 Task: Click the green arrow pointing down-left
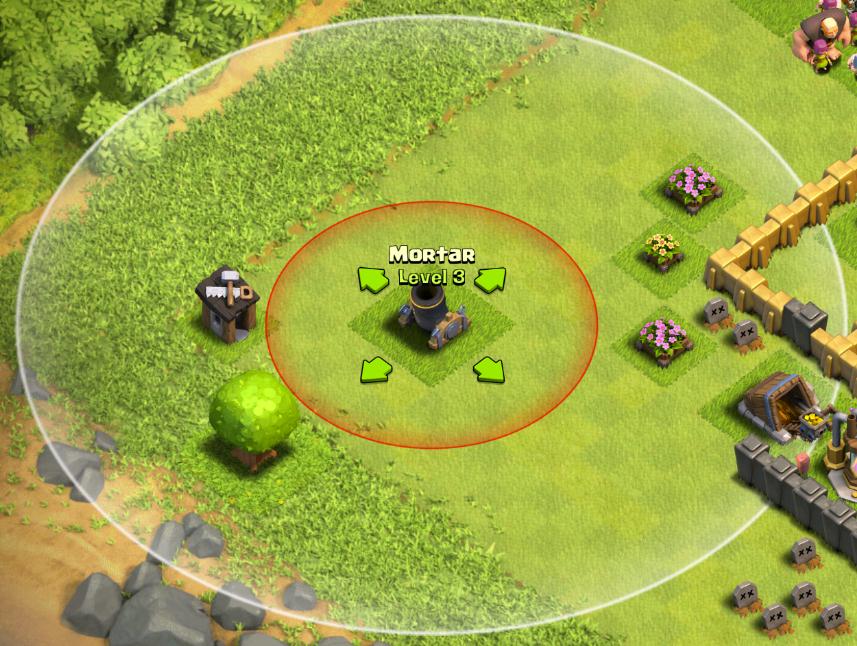pyautogui.click(x=373, y=370)
